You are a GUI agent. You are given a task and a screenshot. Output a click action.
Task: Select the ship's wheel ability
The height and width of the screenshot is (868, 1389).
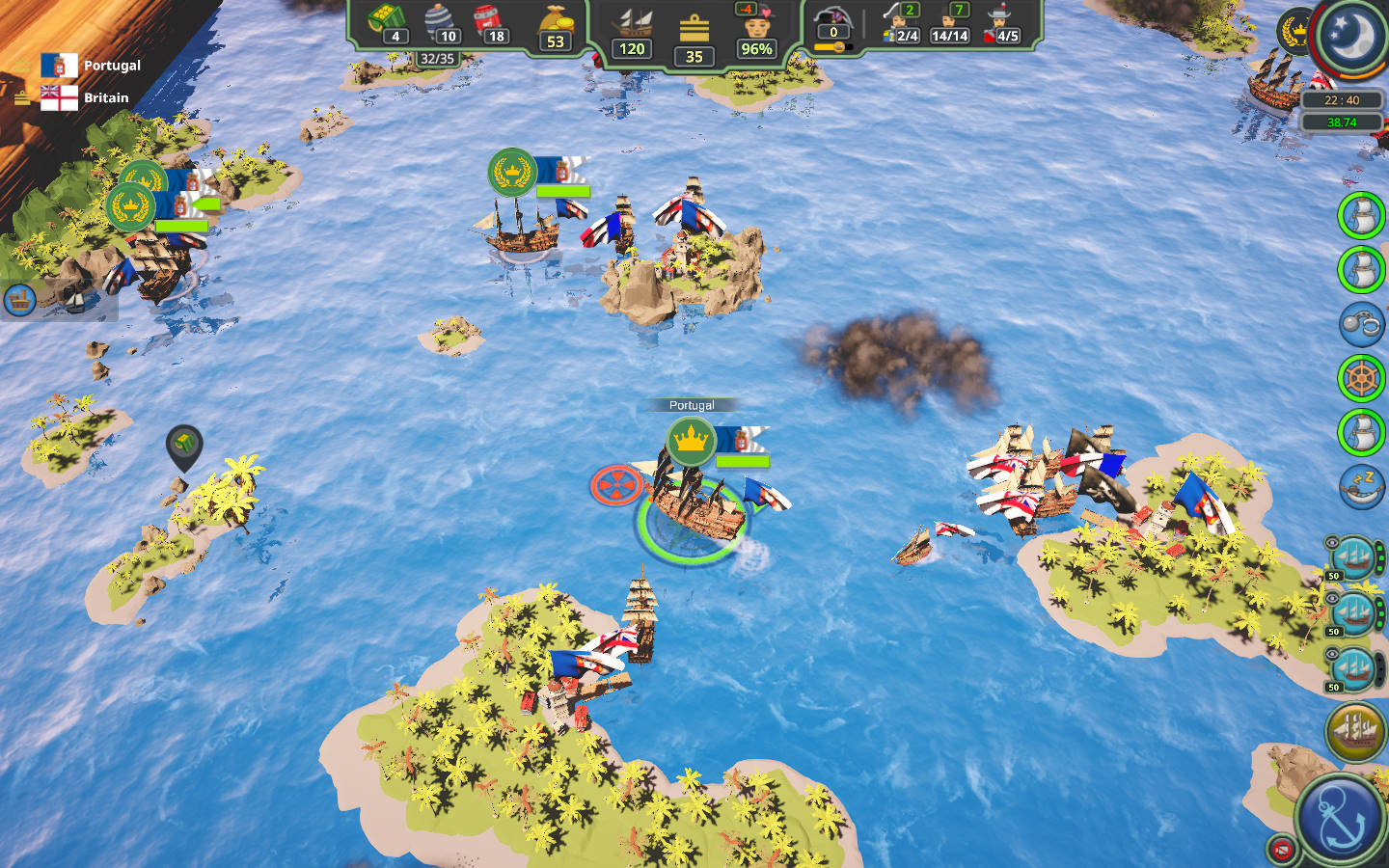1361,378
